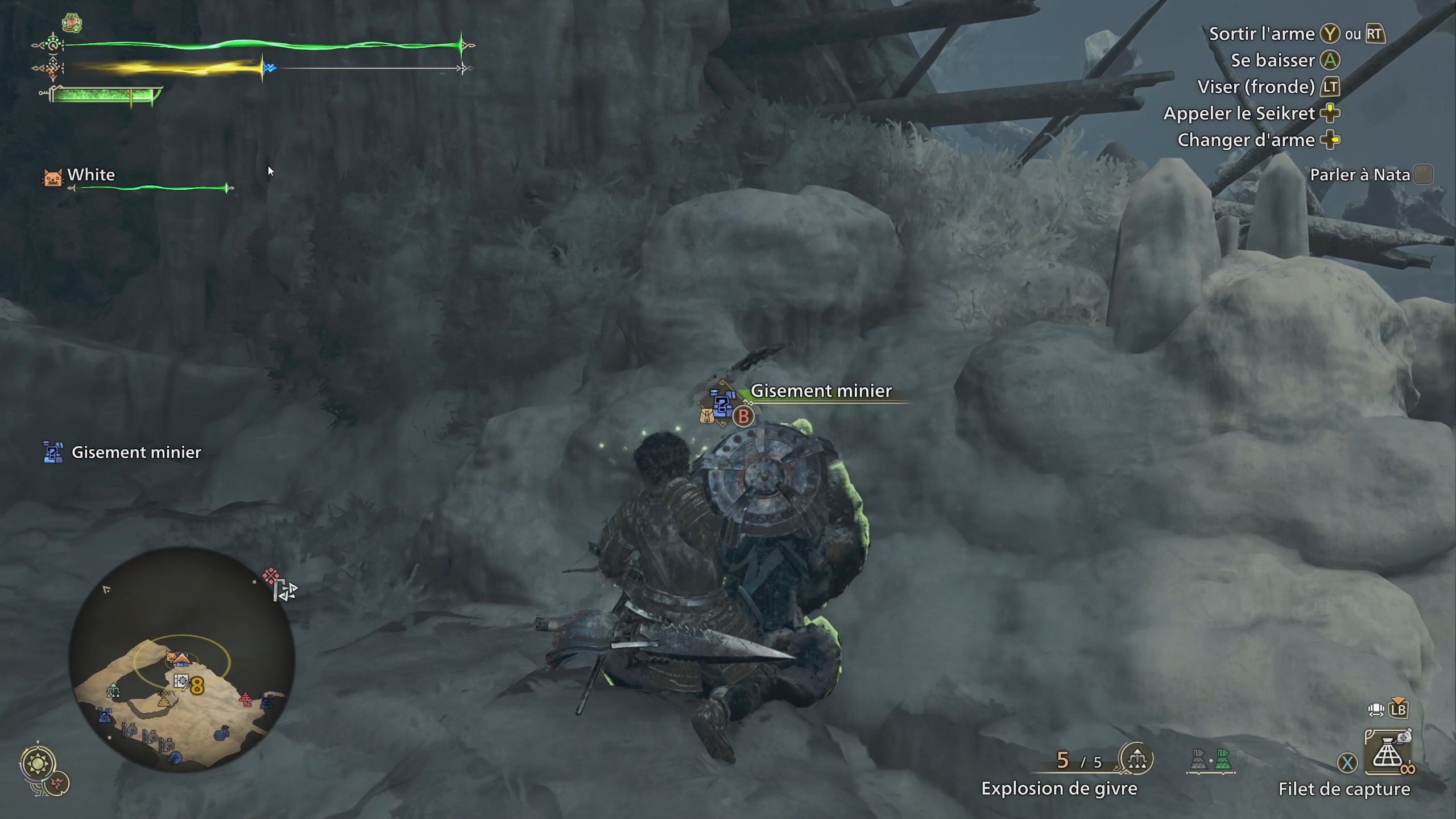Toggle slinger aim with the LT prompt
1456x819 pixels.
[1331, 87]
